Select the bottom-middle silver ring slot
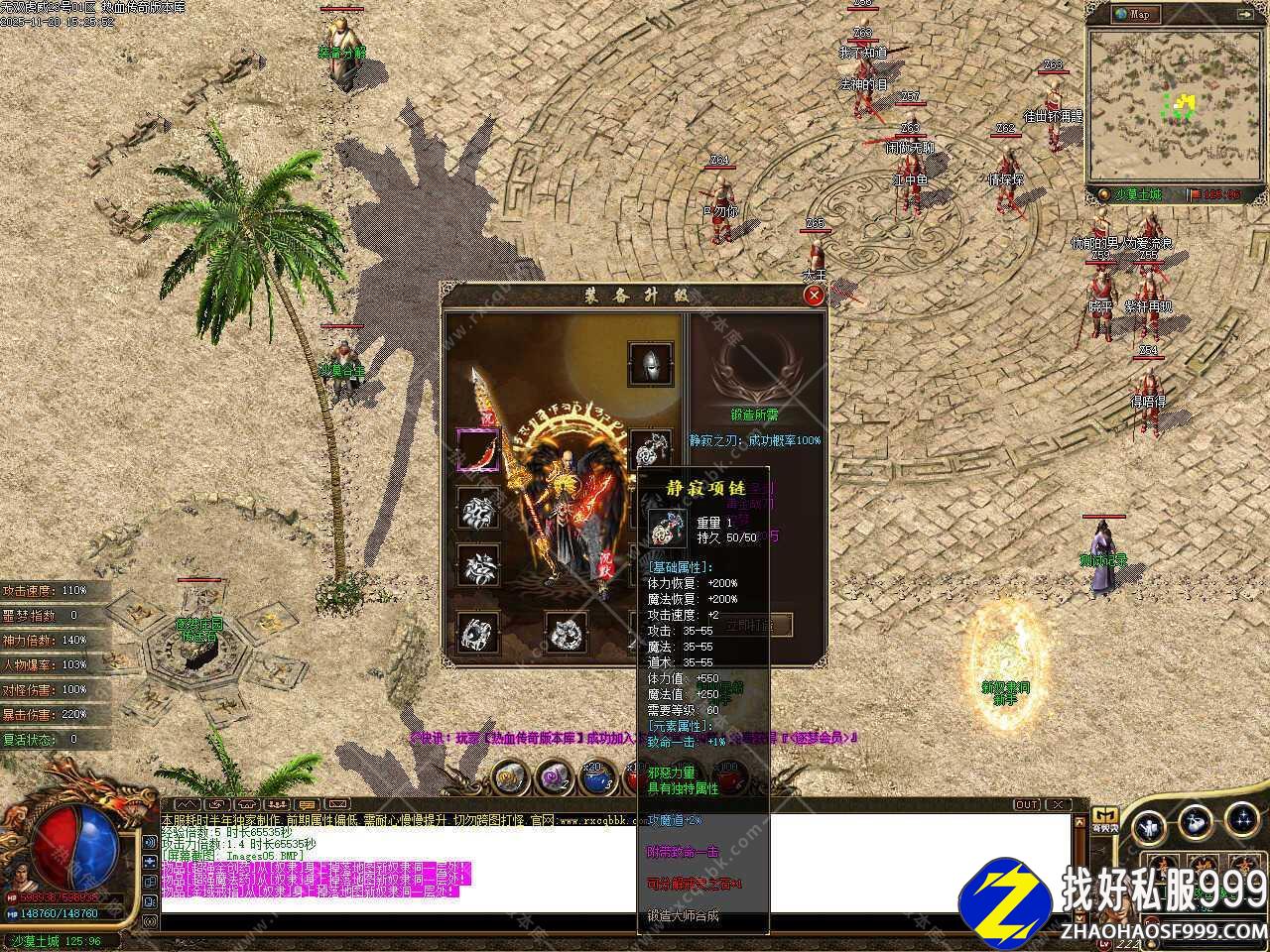This screenshot has width=1270, height=952. point(566,634)
